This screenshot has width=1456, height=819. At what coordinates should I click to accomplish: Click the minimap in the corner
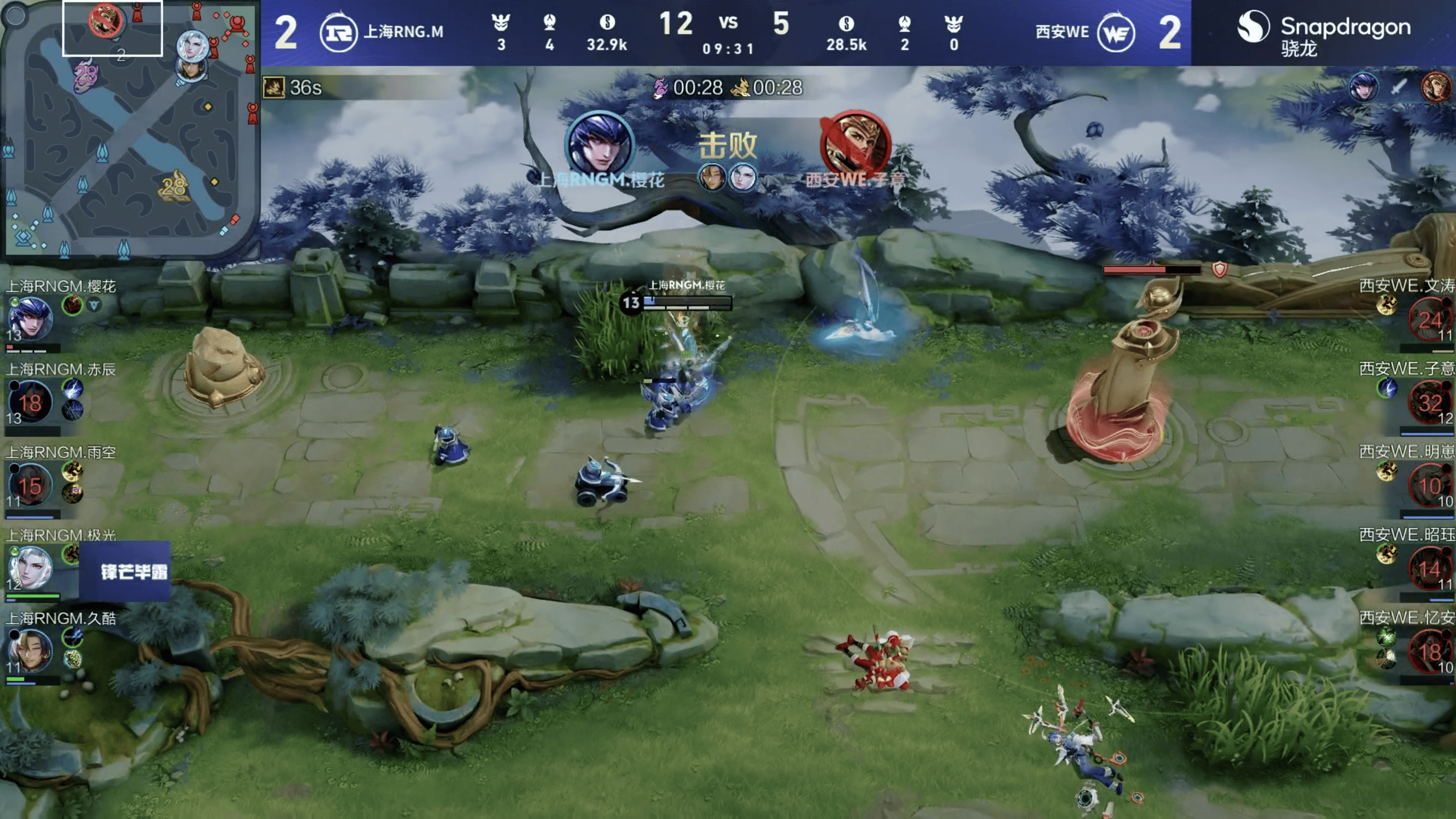click(x=130, y=129)
